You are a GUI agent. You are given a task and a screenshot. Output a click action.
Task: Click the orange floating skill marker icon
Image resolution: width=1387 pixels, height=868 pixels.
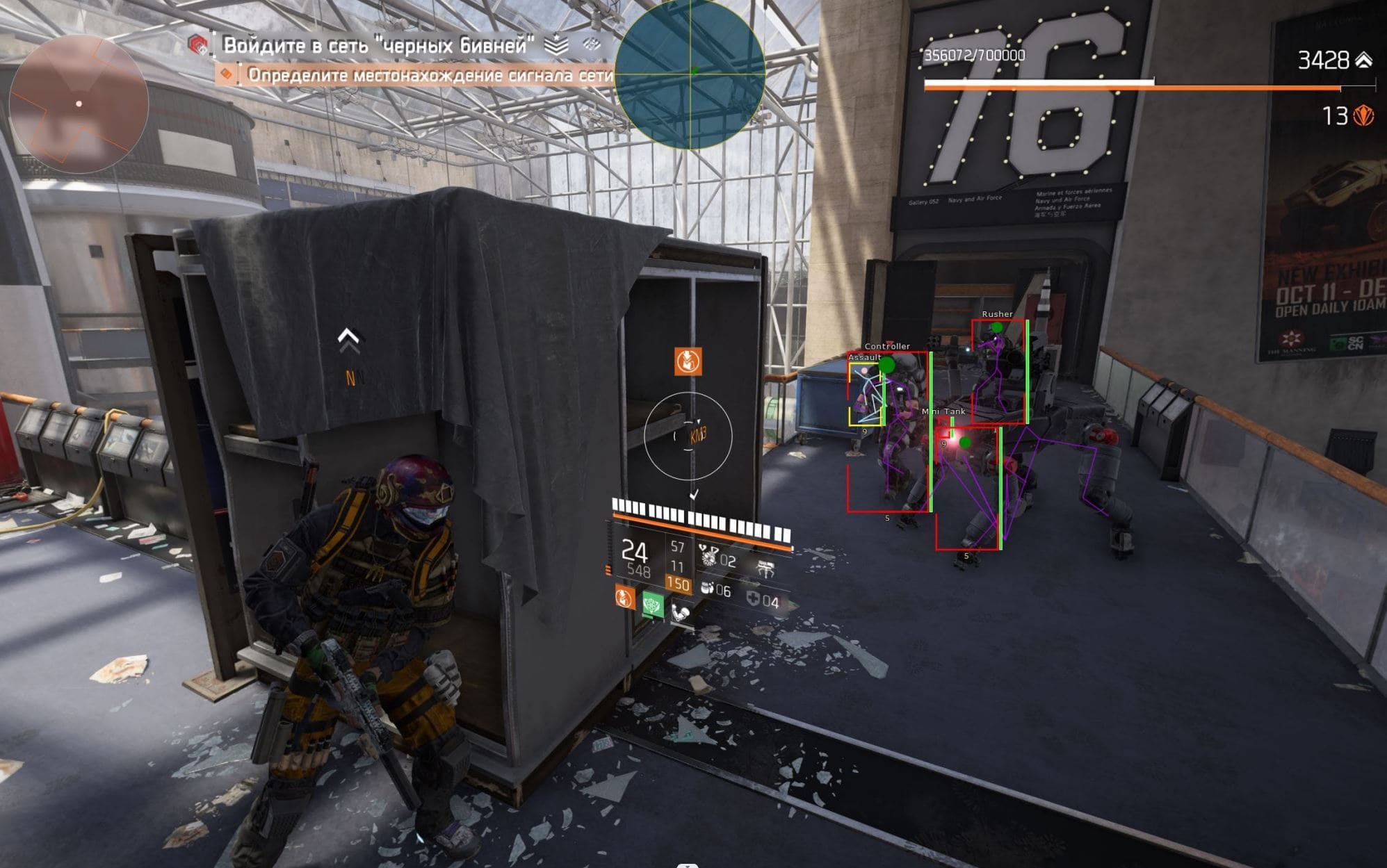(688, 361)
